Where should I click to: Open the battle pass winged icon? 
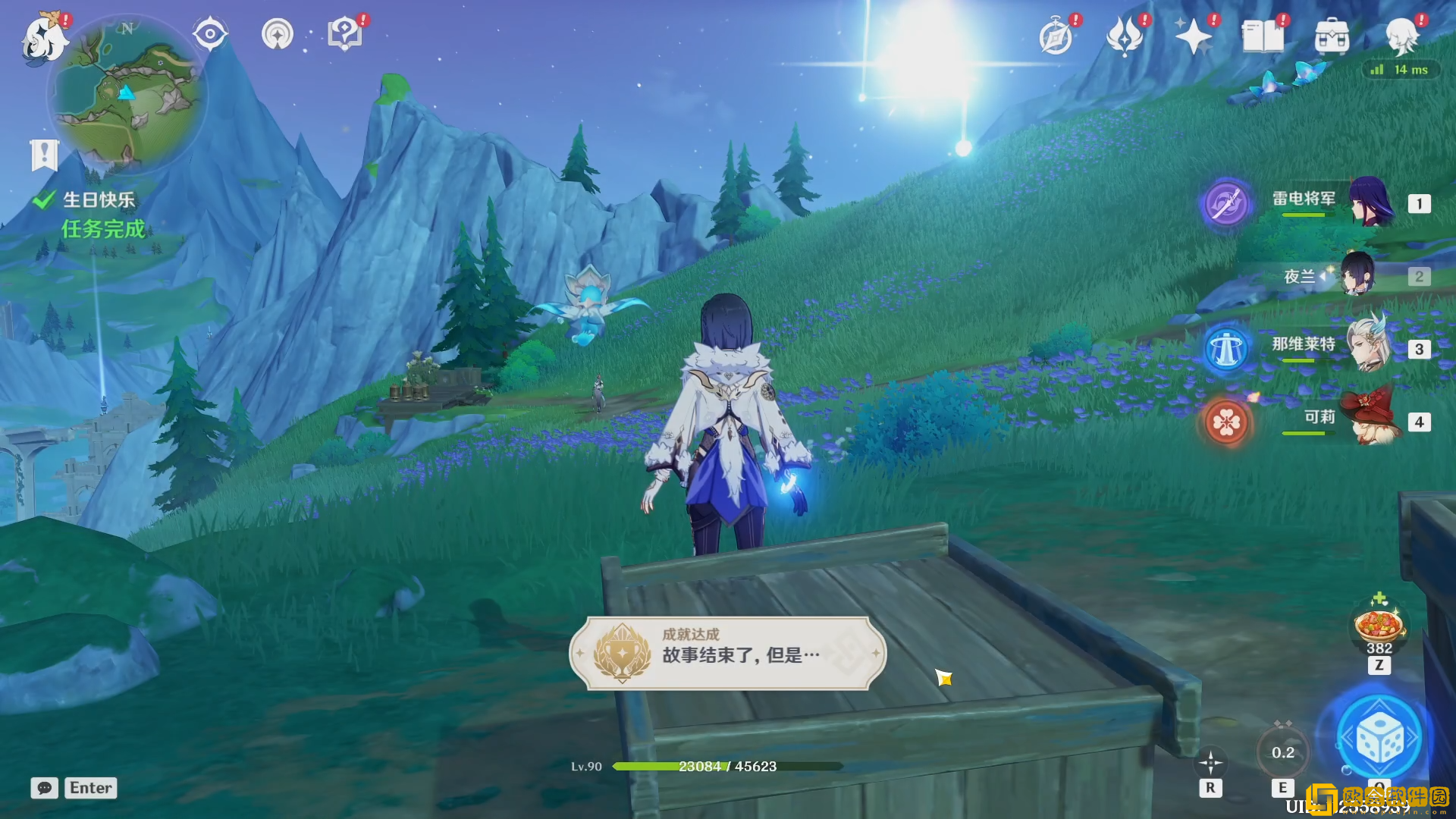(1125, 36)
